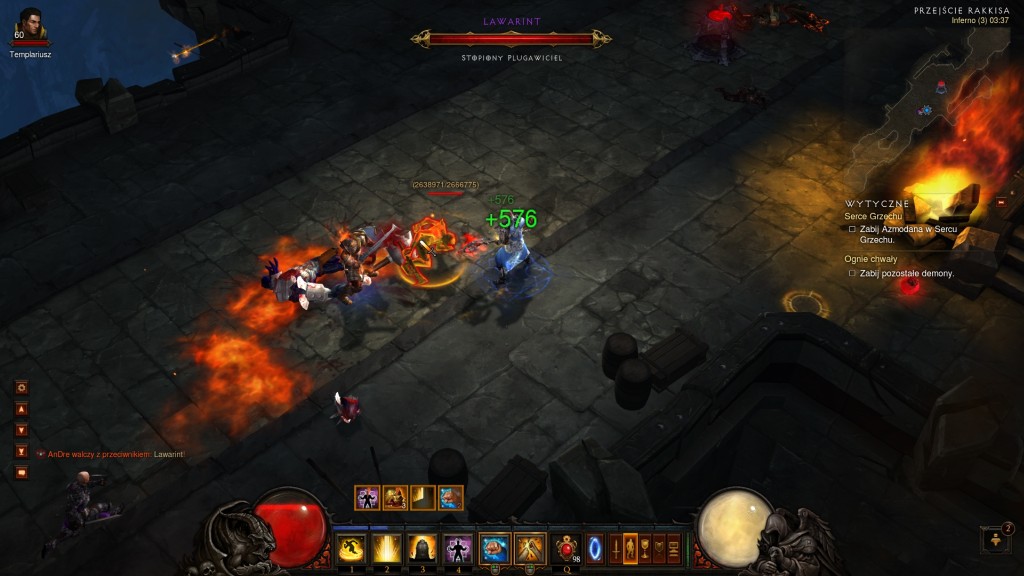Collapse the Wytyczne objectives tracker

(1001, 203)
